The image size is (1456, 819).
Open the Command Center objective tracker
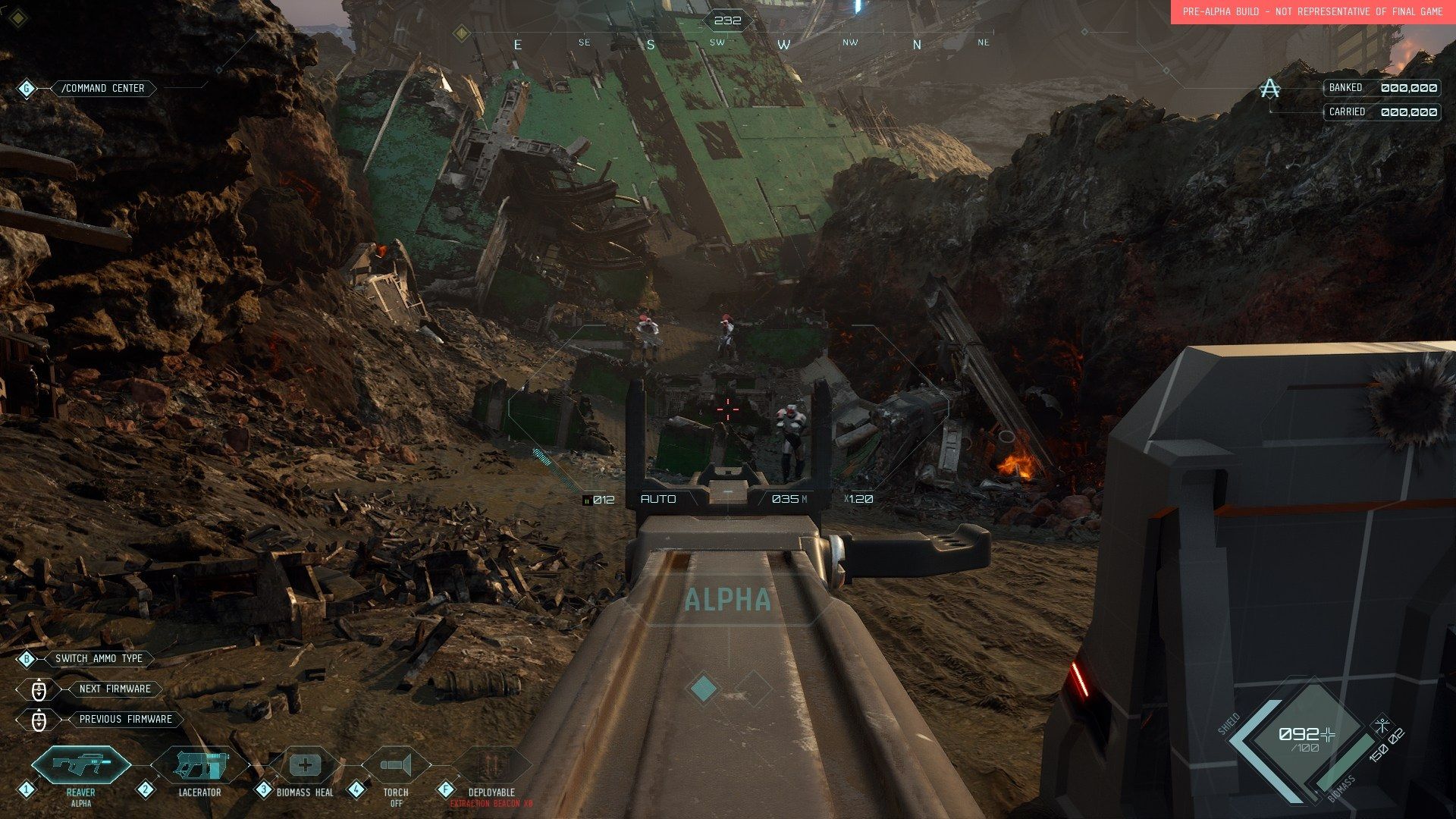tap(102, 89)
